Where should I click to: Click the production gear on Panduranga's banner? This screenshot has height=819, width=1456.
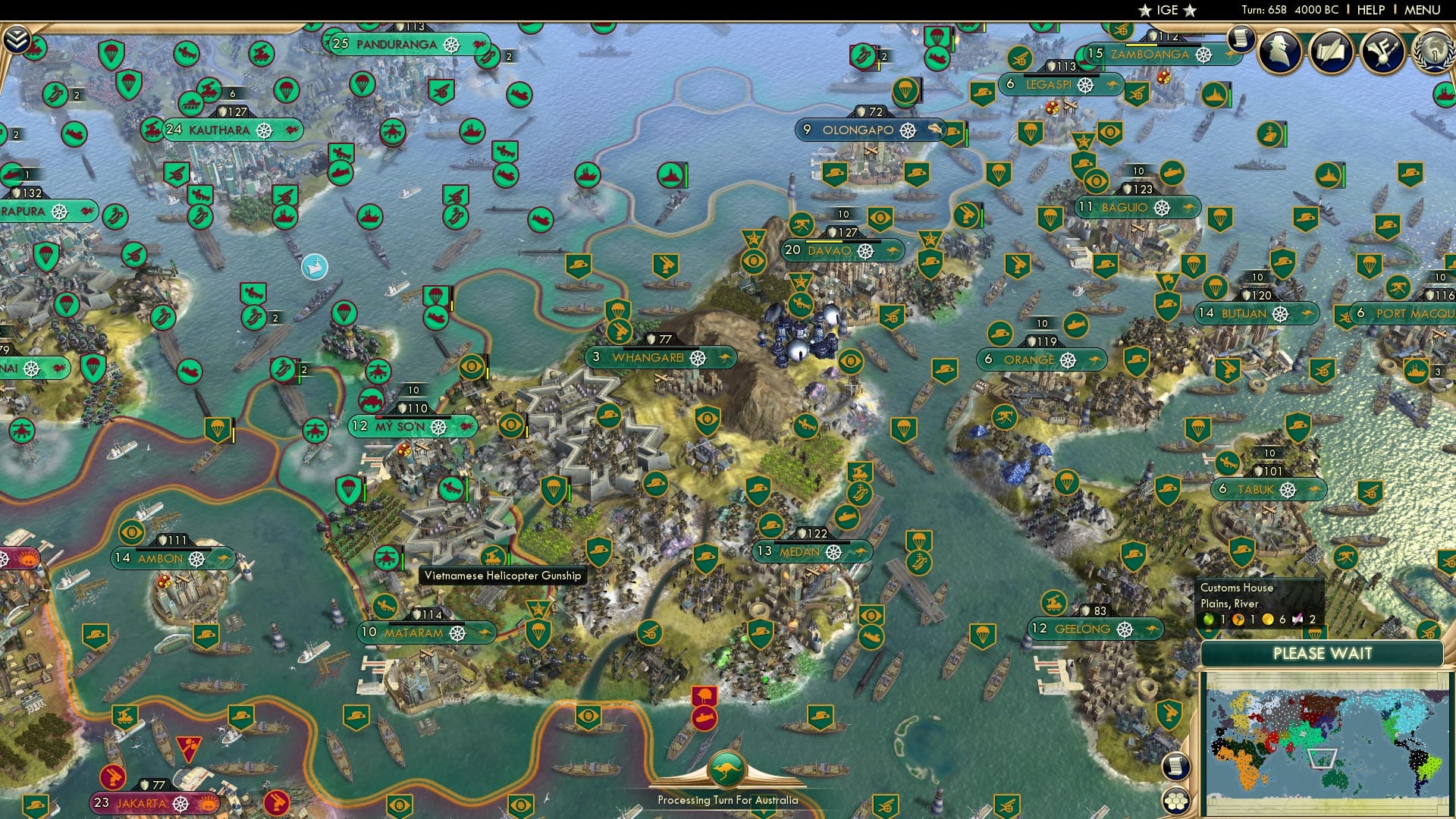coord(453,45)
